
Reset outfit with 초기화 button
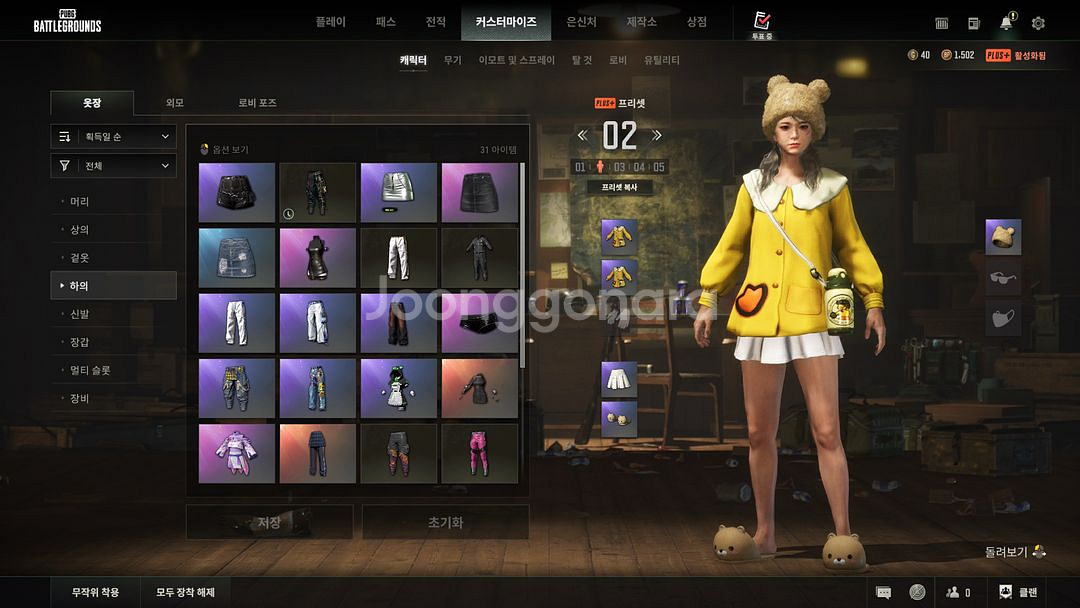tap(445, 522)
